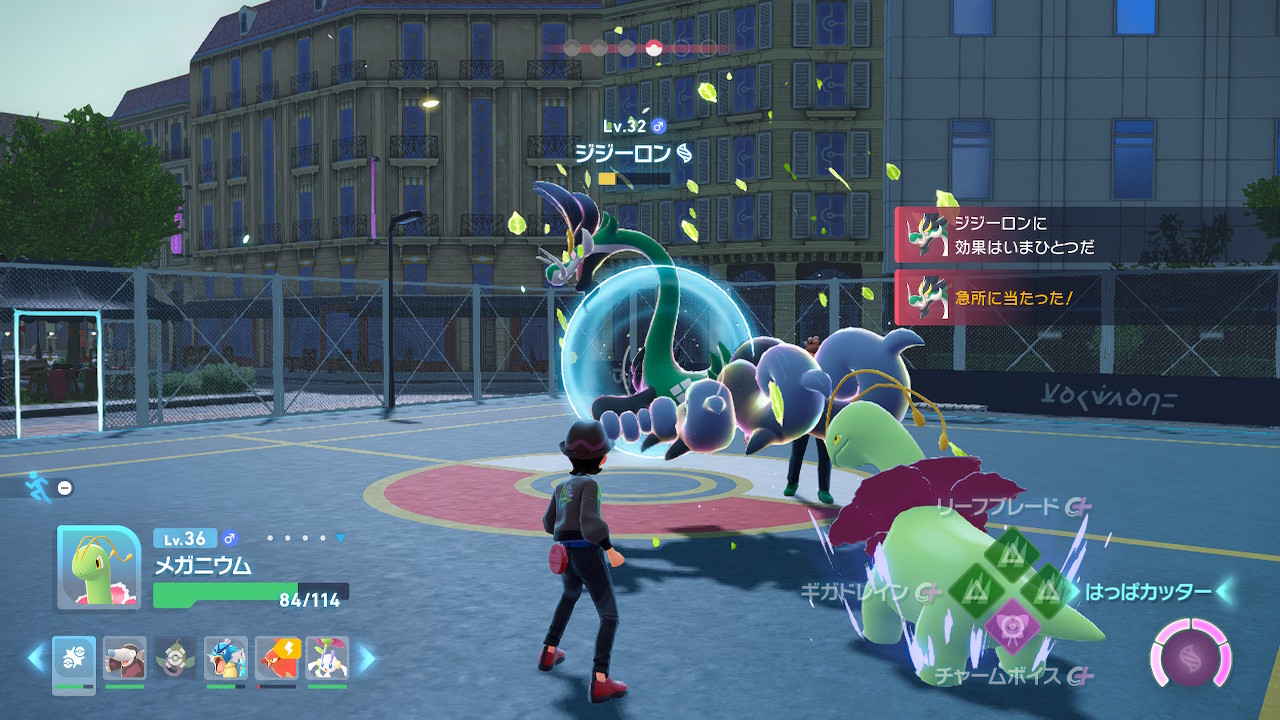Choose the red bird with lightning badge
The height and width of the screenshot is (720, 1280).
pos(277,660)
